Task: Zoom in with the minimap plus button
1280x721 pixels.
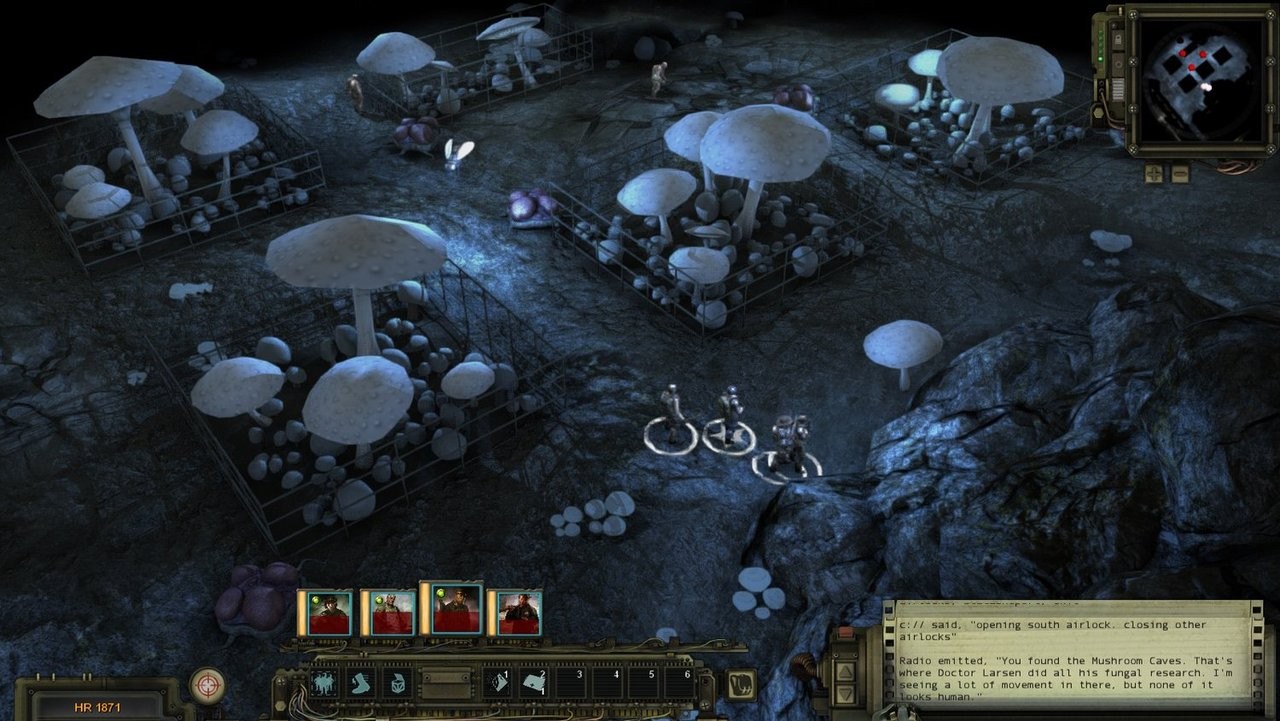Action: tap(1154, 173)
